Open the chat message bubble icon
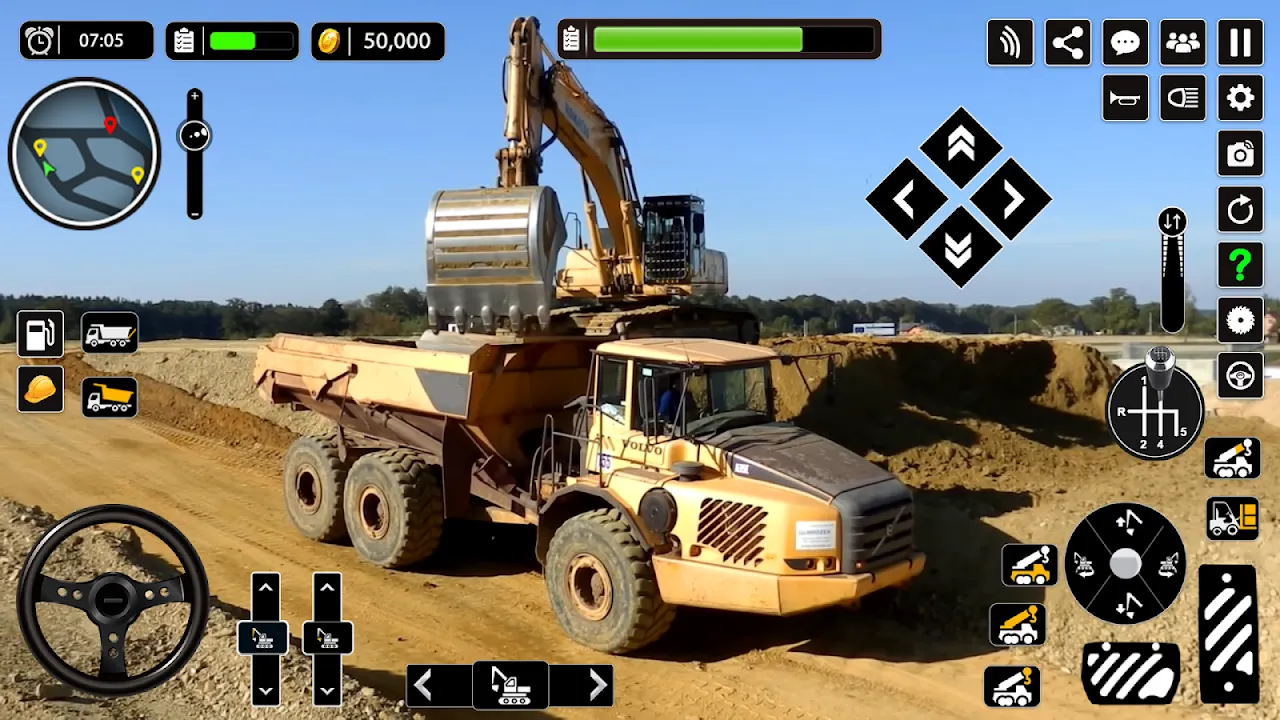Viewport: 1280px width, 720px height. pos(1125,41)
